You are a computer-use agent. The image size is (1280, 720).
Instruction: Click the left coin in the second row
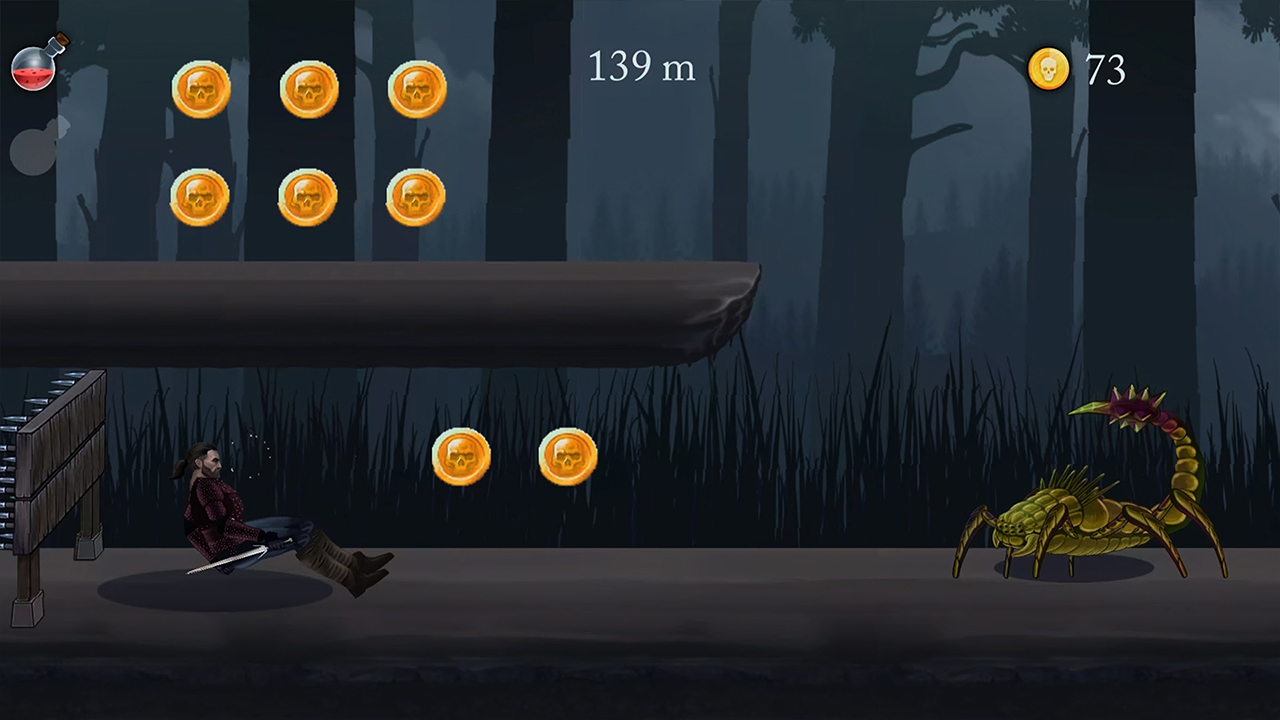coord(202,197)
